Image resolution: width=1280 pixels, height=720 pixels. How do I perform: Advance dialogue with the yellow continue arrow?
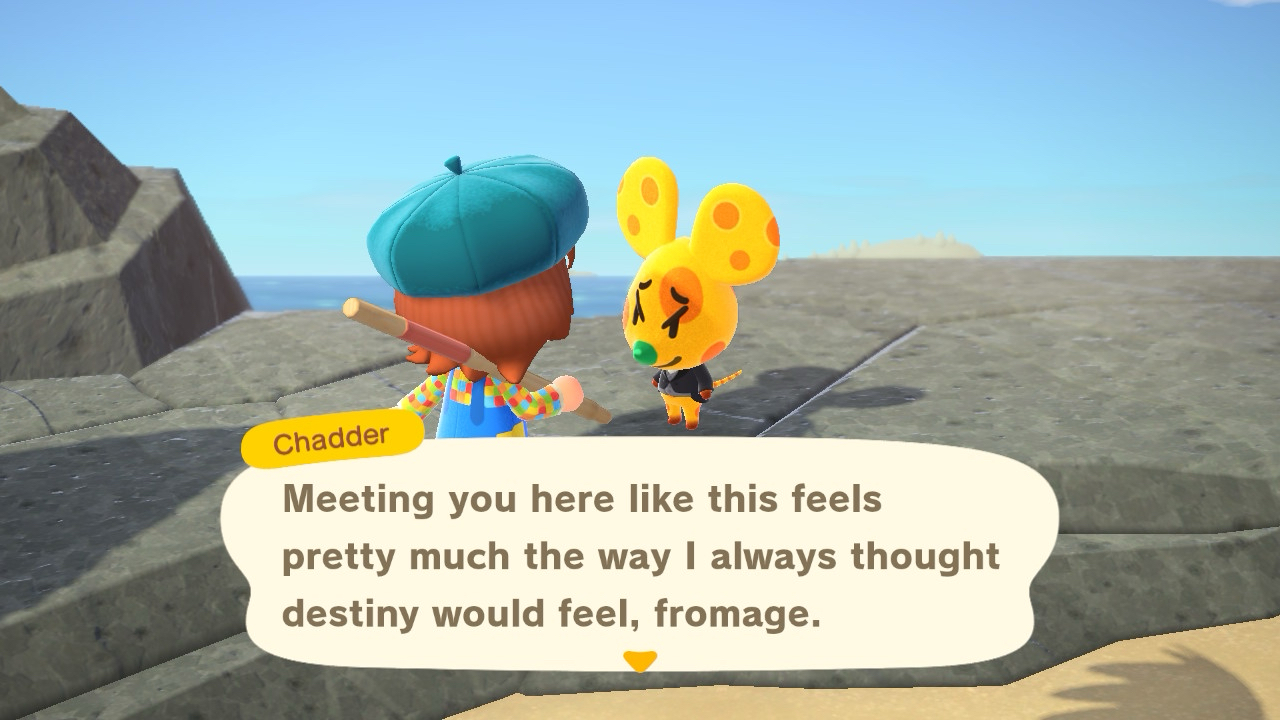[639, 661]
